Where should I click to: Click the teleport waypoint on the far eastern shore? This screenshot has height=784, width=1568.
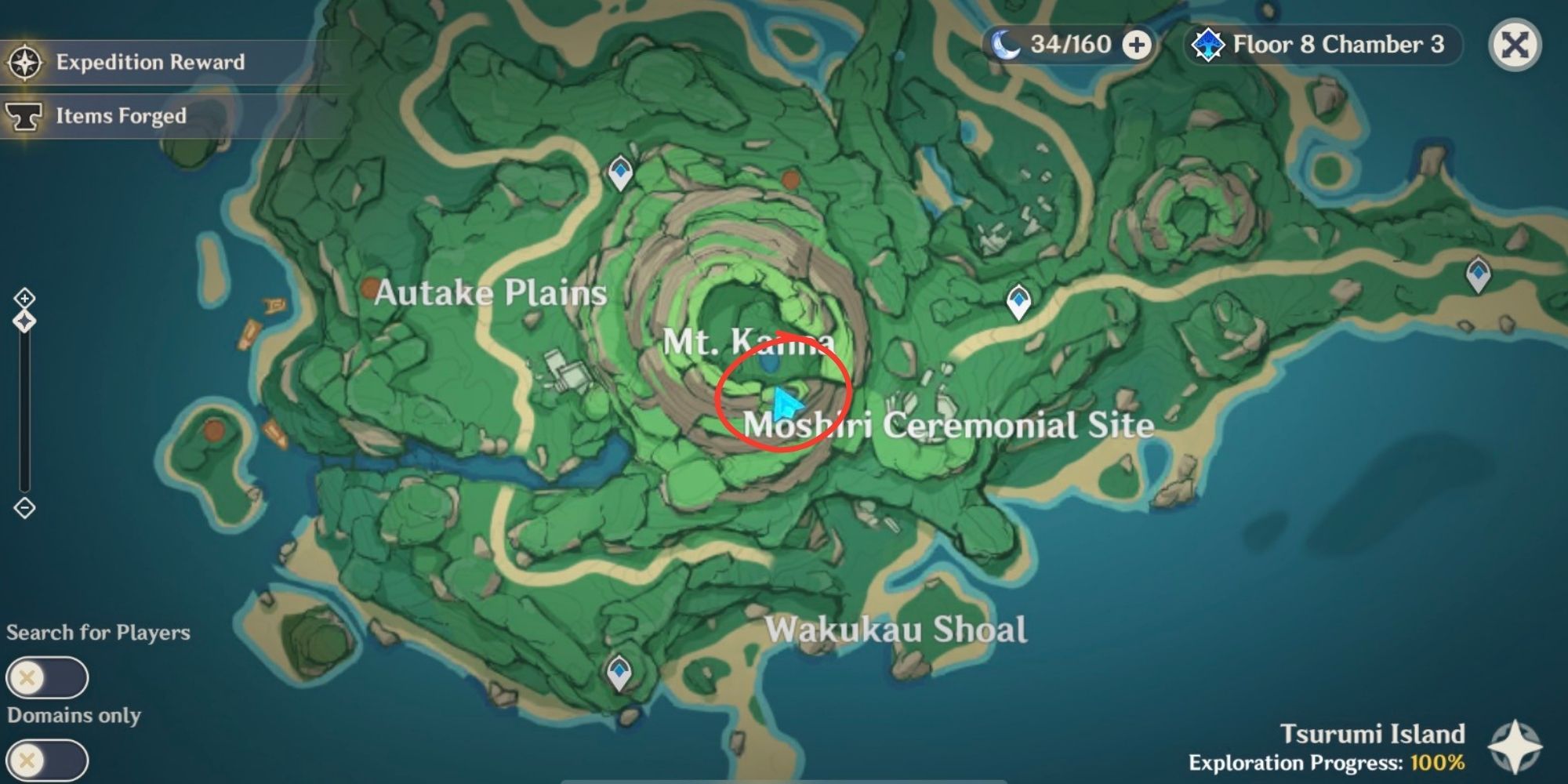(1477, 274)
